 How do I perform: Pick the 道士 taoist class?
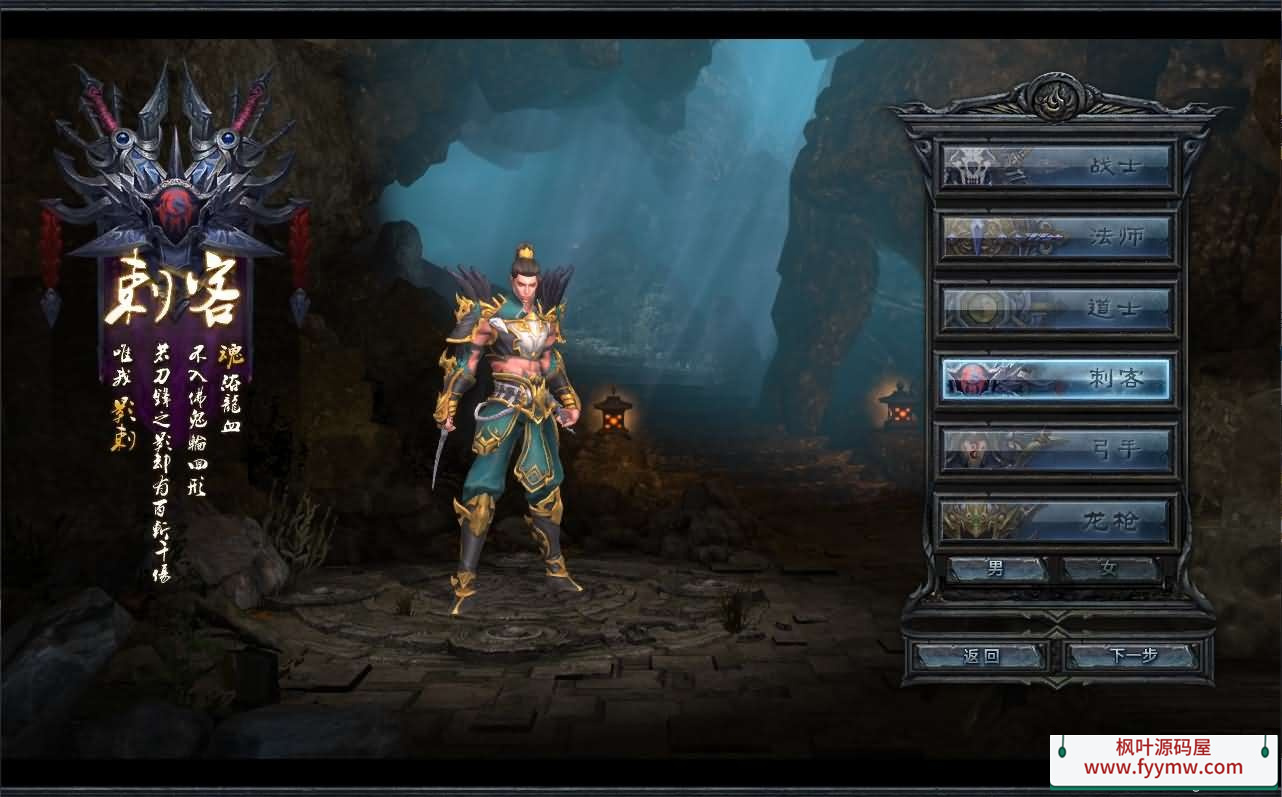coord(1056,309)
